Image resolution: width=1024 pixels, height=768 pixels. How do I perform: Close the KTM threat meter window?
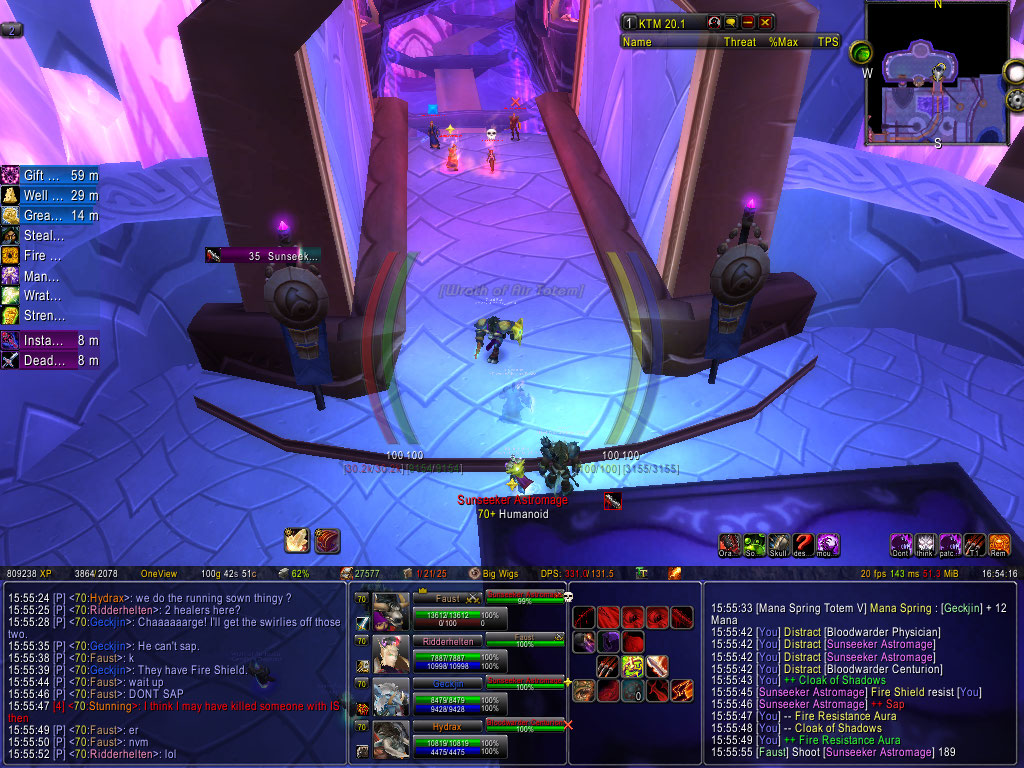766,22
